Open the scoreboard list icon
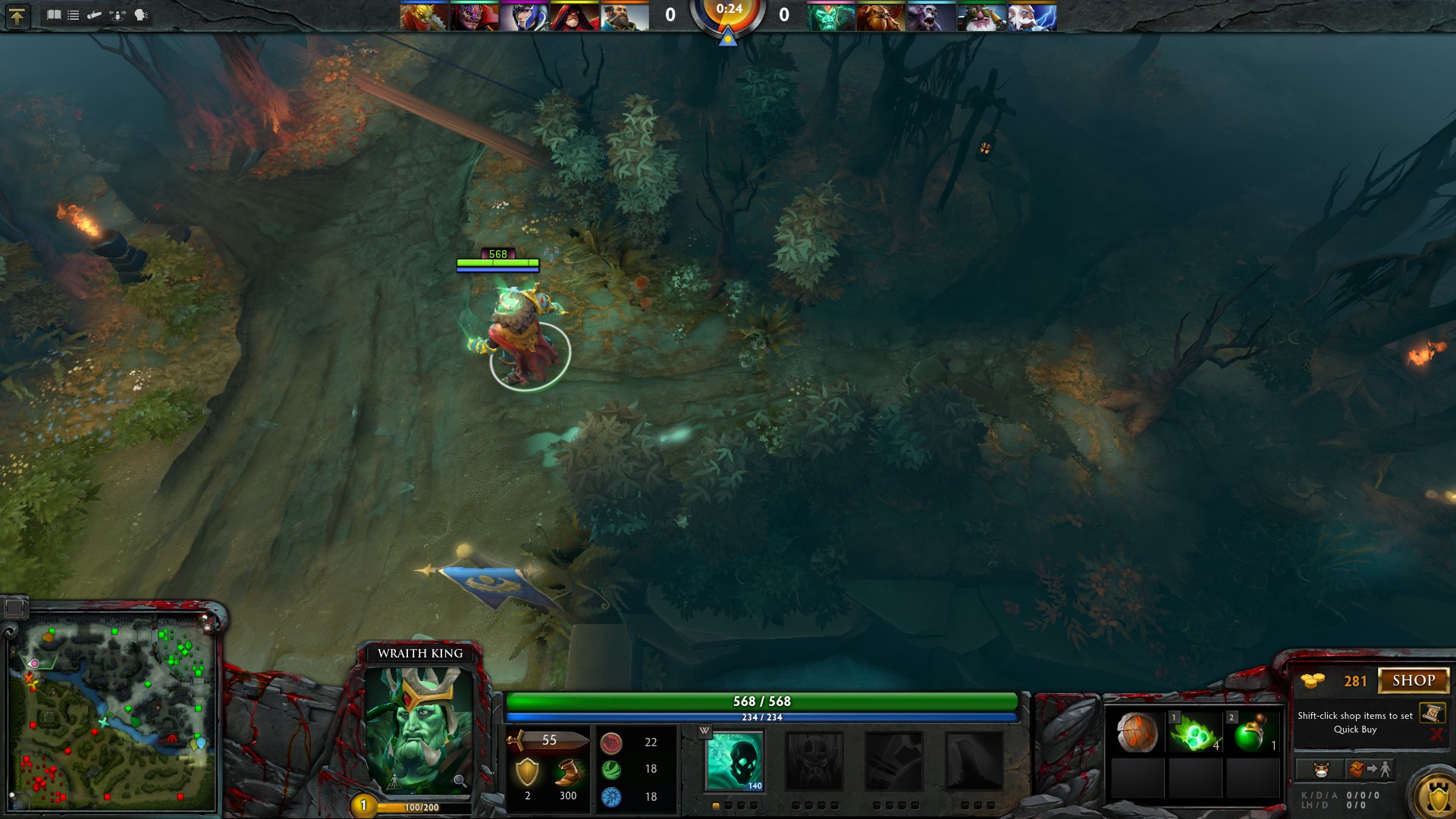Viewport: 1456px width, 819px height. (x=74, y=15)
